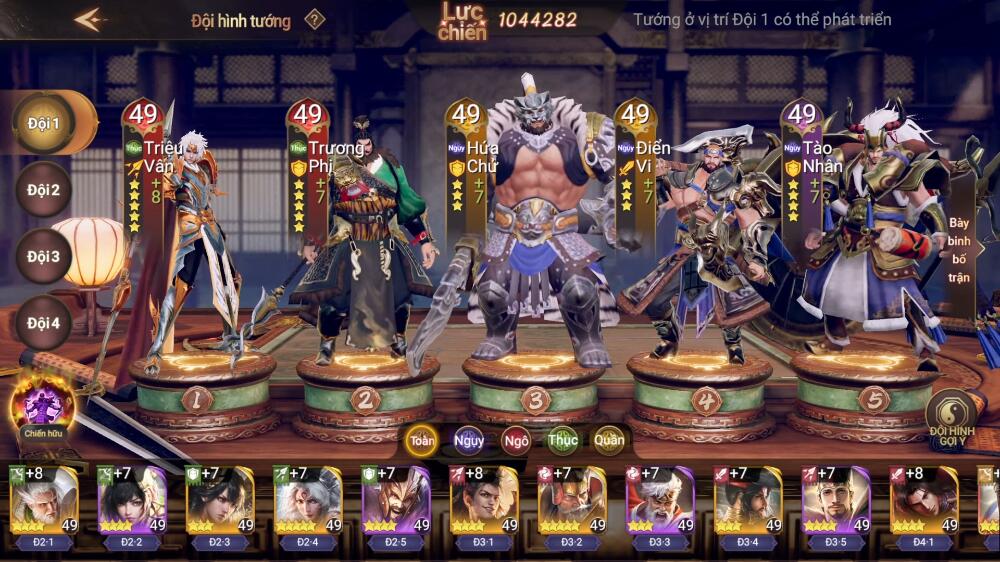Choose the hero card labeled Đ2·5
1000x562 pixels.
(396, 503)
